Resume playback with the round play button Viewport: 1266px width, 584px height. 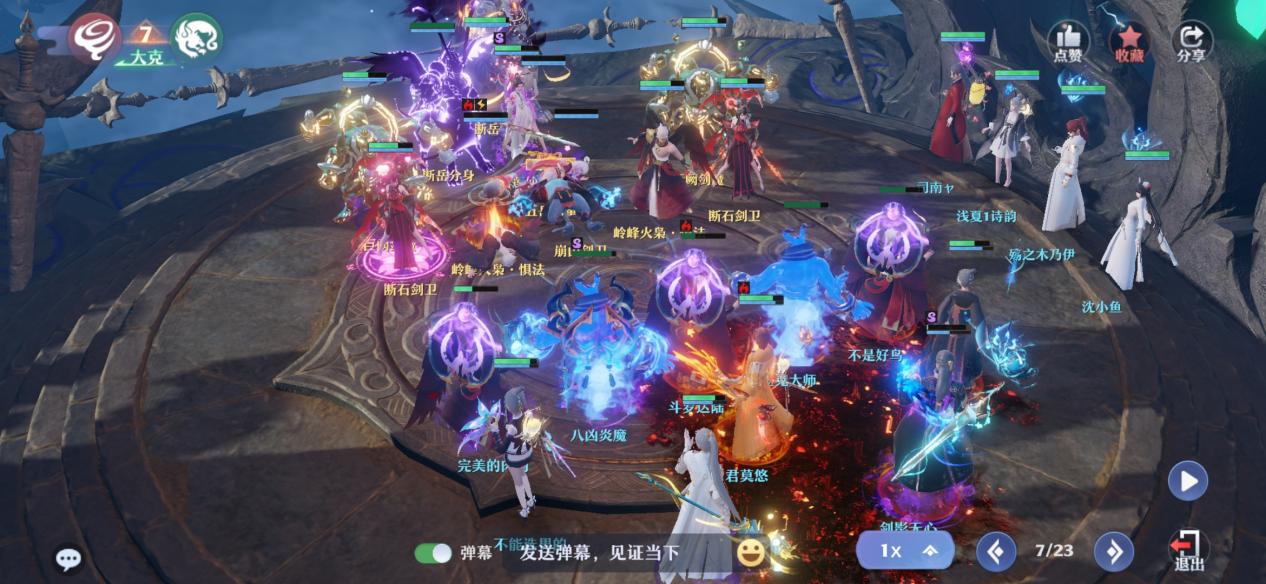click(1188, 482)
